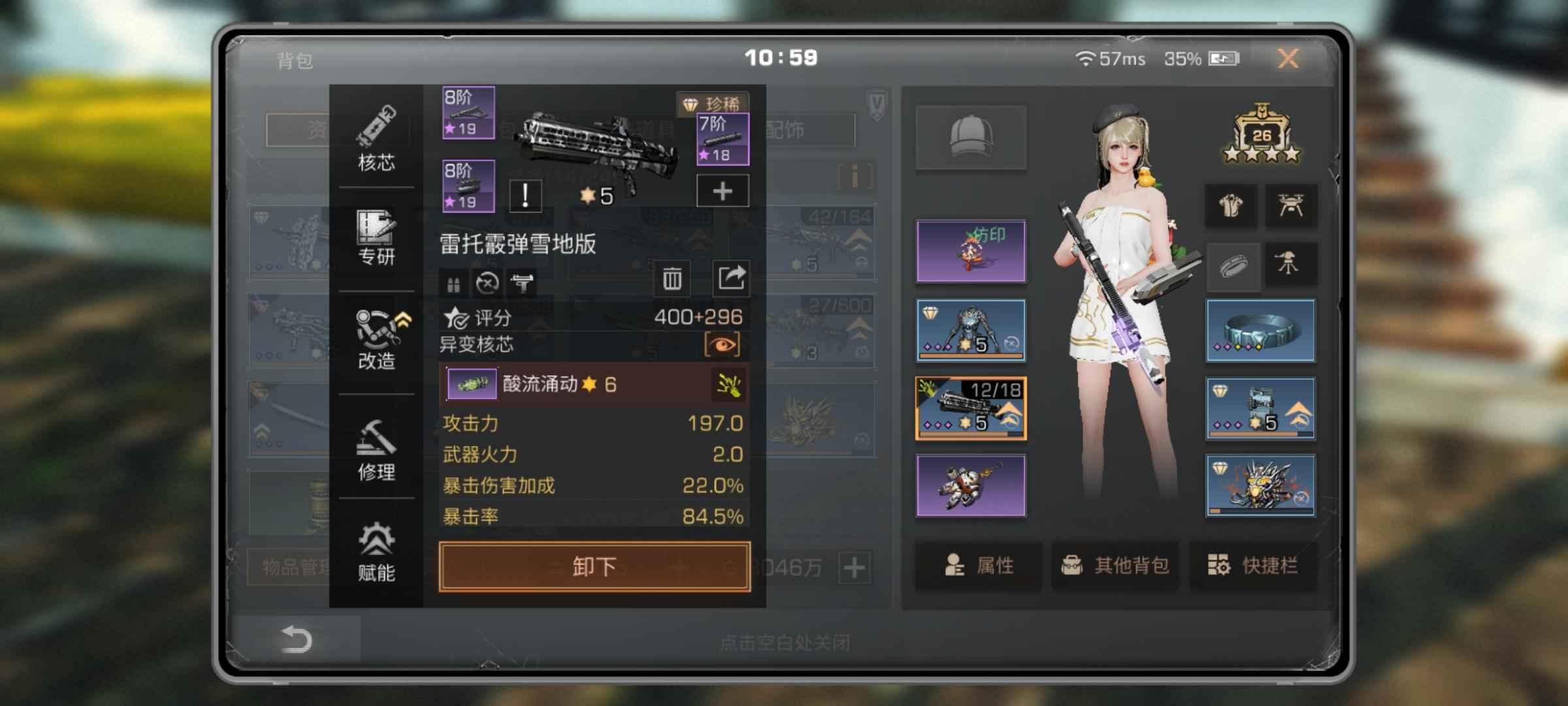1568x706 pixels.
Task: Open 其他背包 other backpacks
Action: coord(1115,565)
